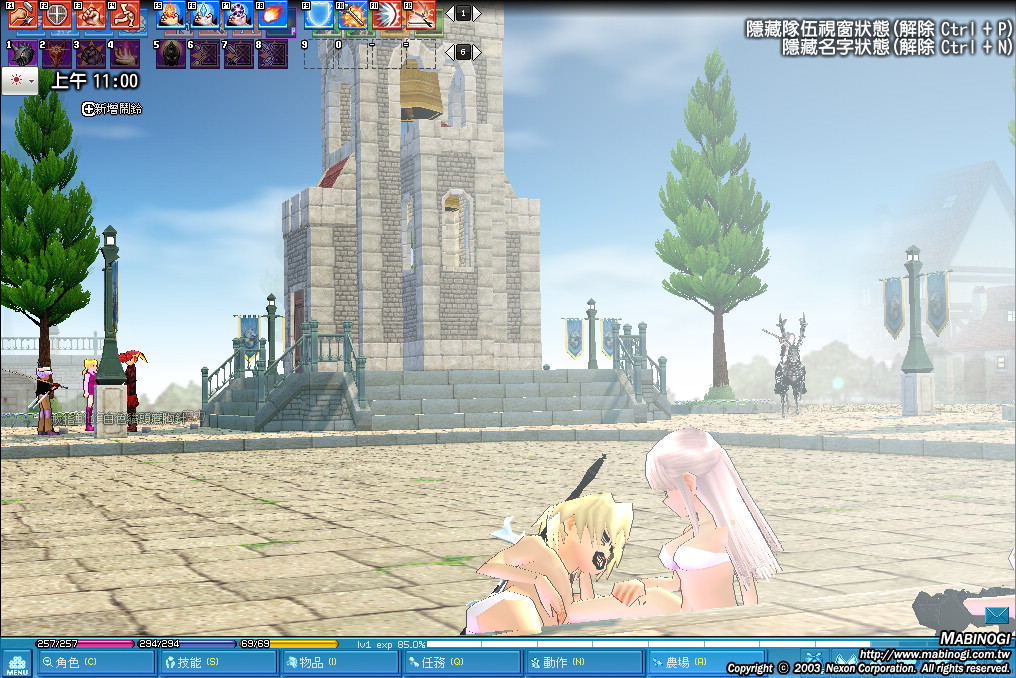Open the 角色 character window
This screenshot has height=678, width=1016.
(x=96, y=662)
